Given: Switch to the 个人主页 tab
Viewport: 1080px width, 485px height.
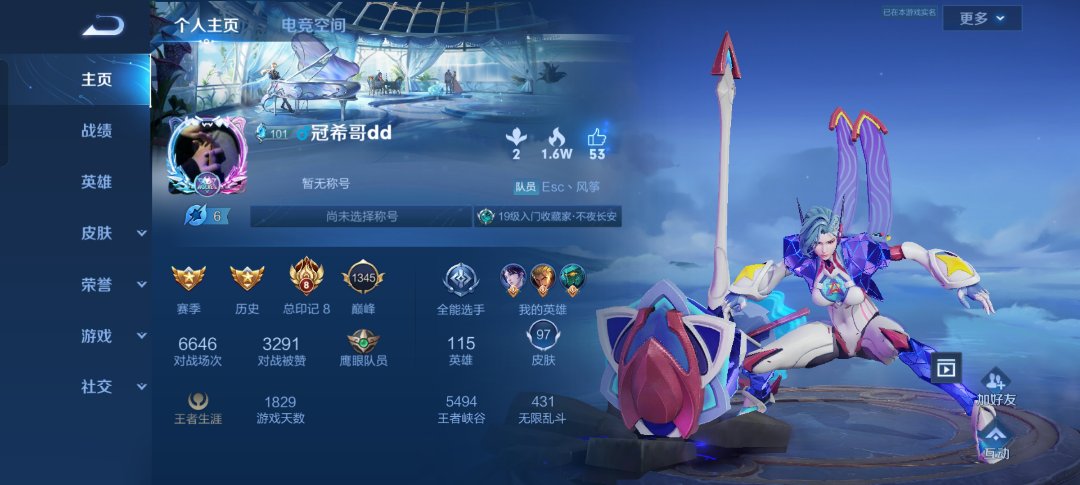Looking at the screenshot, I should click(207, 25).
